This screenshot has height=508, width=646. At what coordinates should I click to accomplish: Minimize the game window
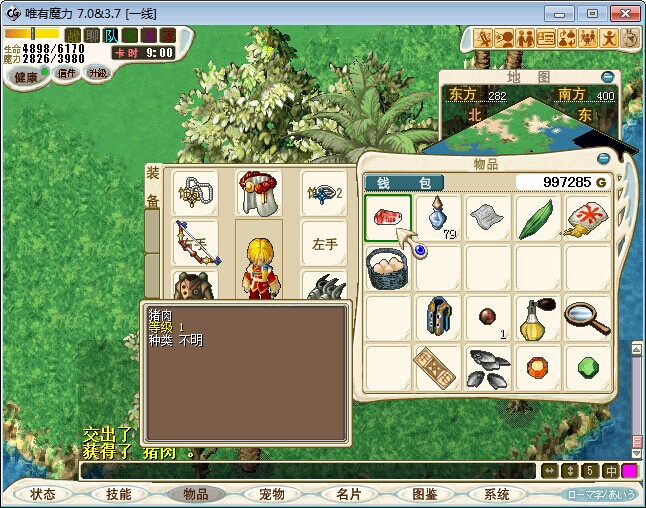[x=565, y=13]
